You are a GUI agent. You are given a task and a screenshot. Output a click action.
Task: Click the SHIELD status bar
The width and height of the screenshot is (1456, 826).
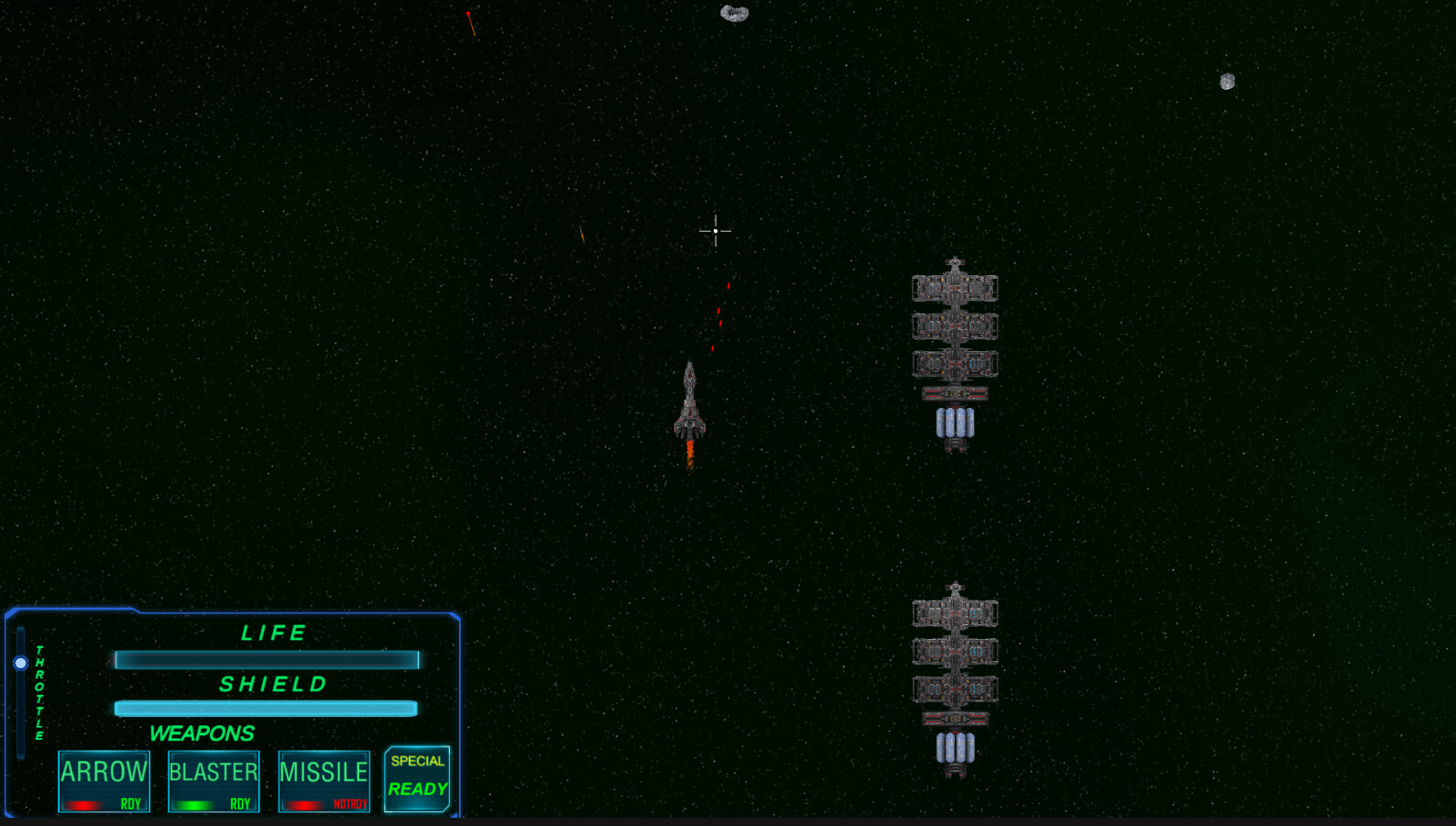(x=266, y=709)
